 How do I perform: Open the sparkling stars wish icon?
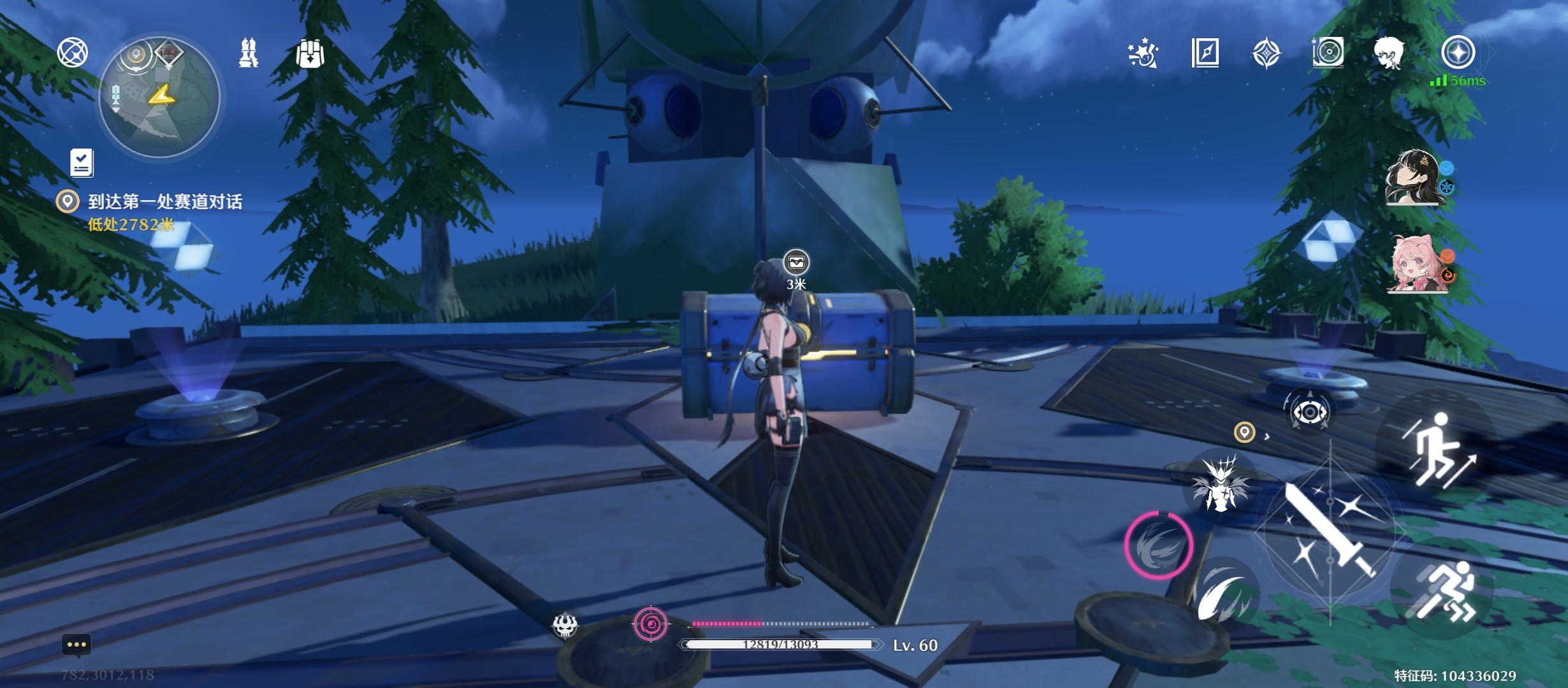tap(1143, 53)
